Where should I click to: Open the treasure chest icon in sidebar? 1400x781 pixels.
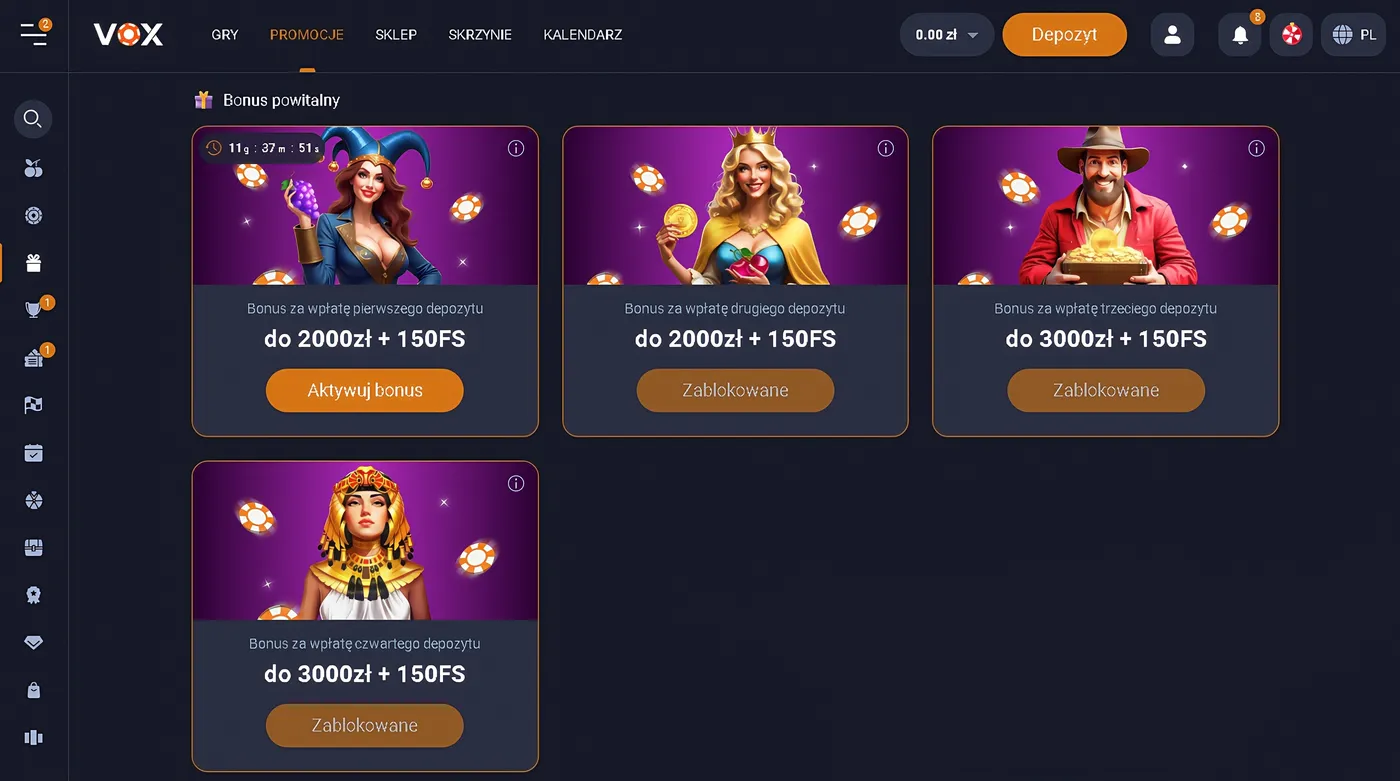coord(33,547)
